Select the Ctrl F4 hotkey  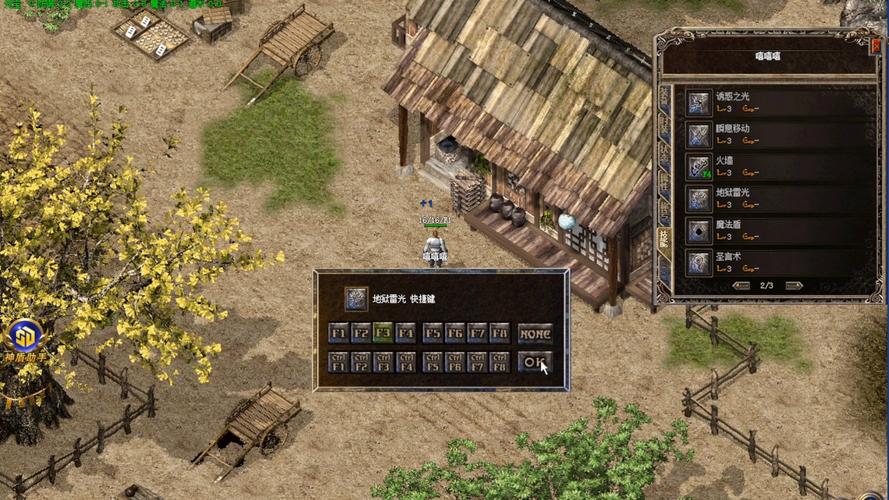click(x=405, y=362)
